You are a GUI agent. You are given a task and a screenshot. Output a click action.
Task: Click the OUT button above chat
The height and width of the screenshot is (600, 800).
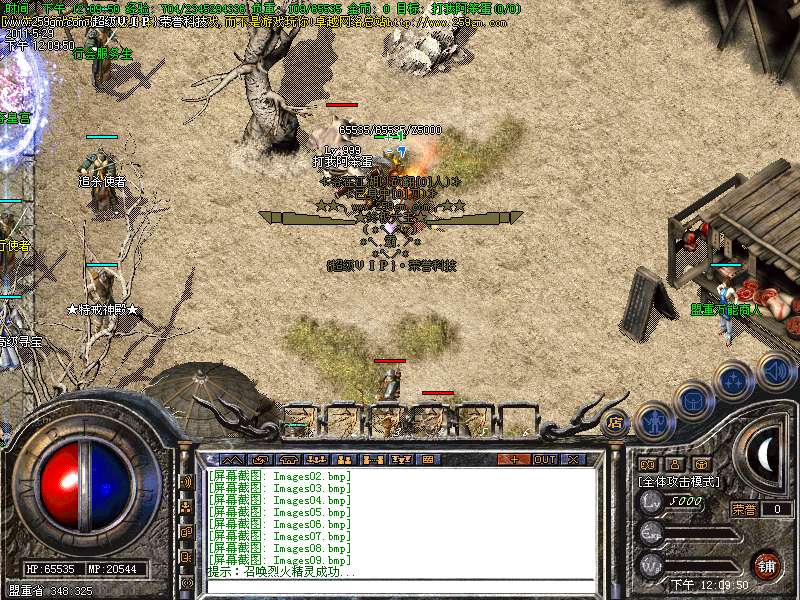pos(544,460)
